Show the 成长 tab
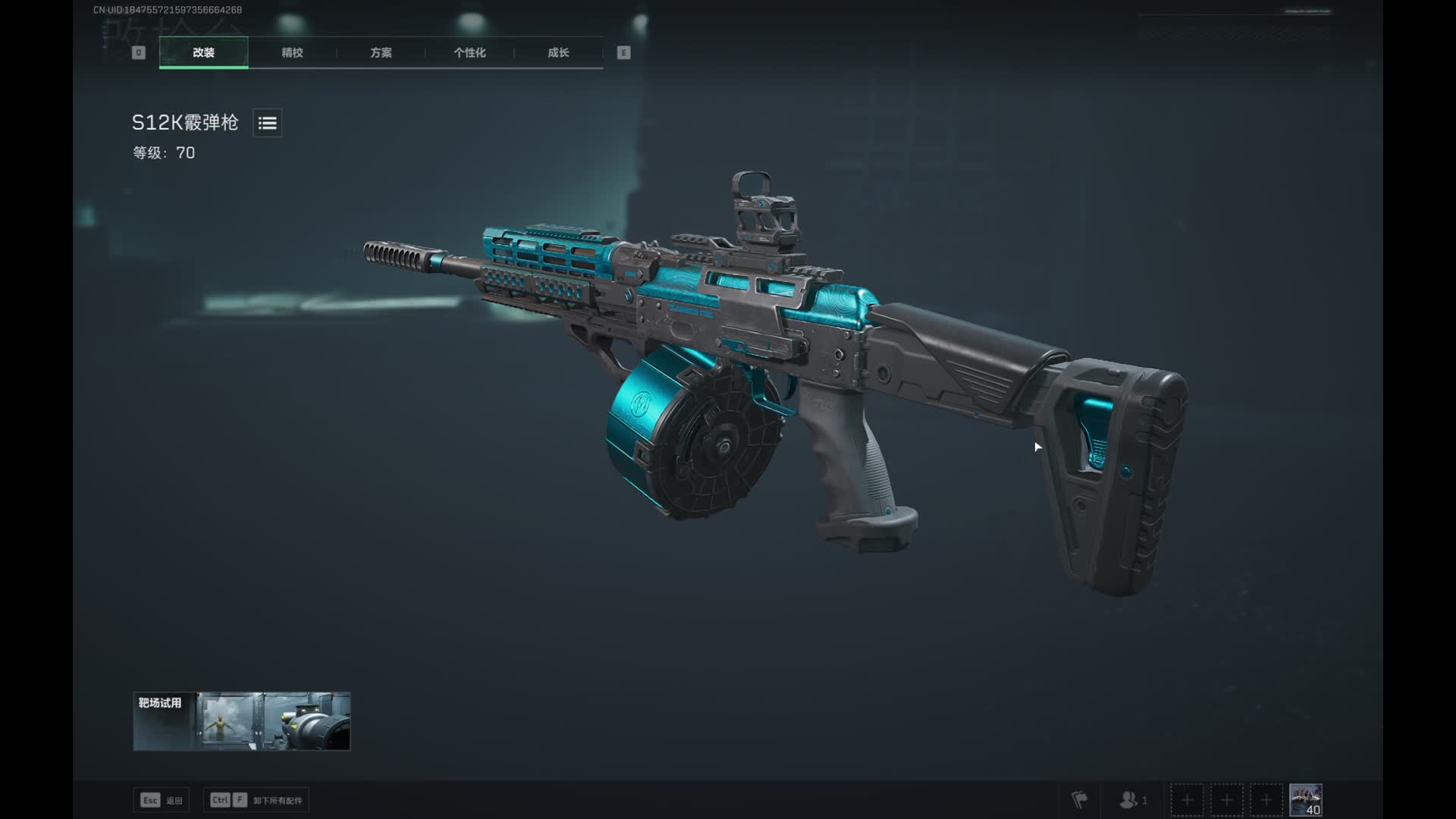1456x819 pixels. pos(558,52)
